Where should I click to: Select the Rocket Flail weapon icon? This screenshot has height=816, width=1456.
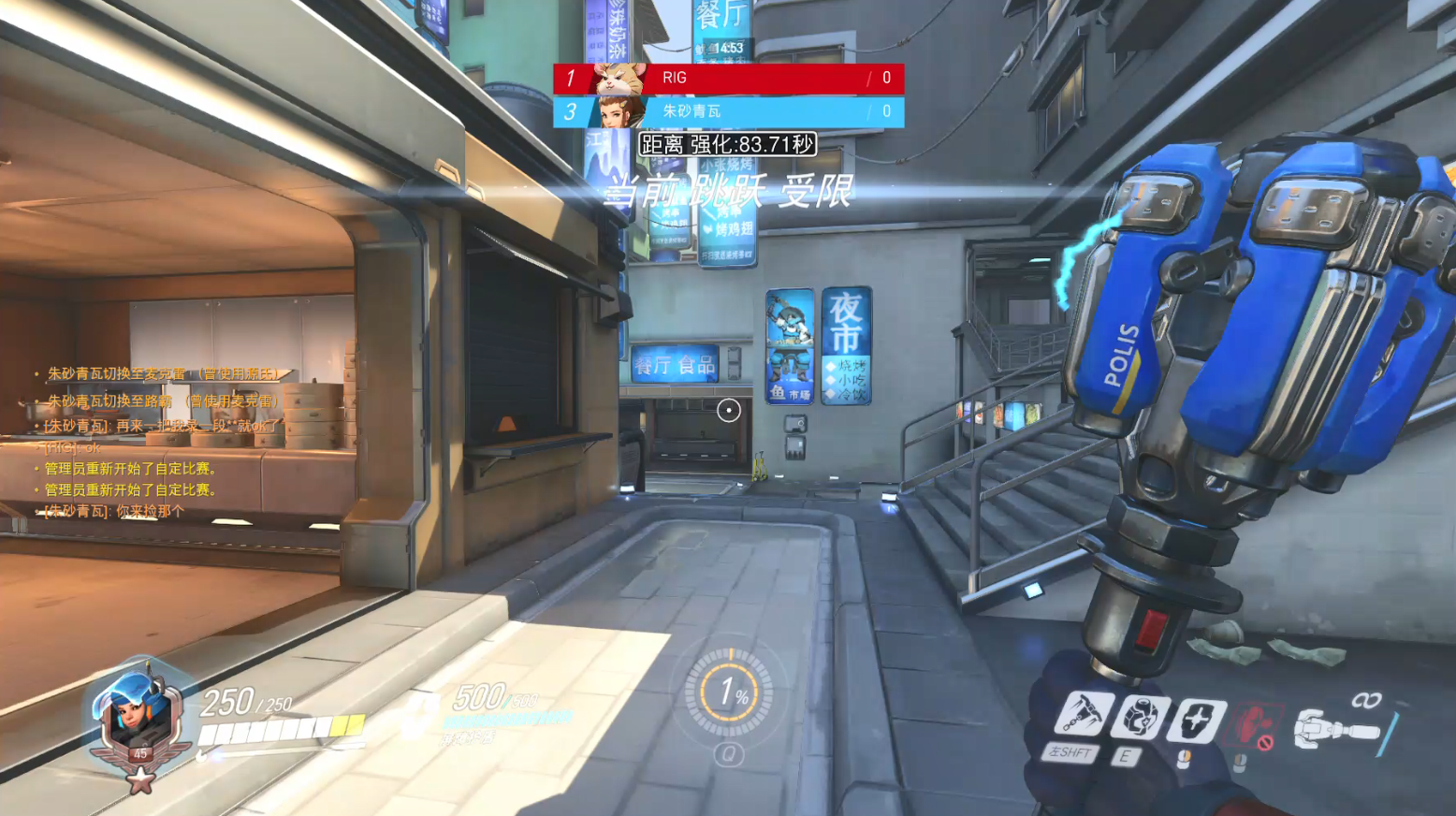(x=1336, y=728)
